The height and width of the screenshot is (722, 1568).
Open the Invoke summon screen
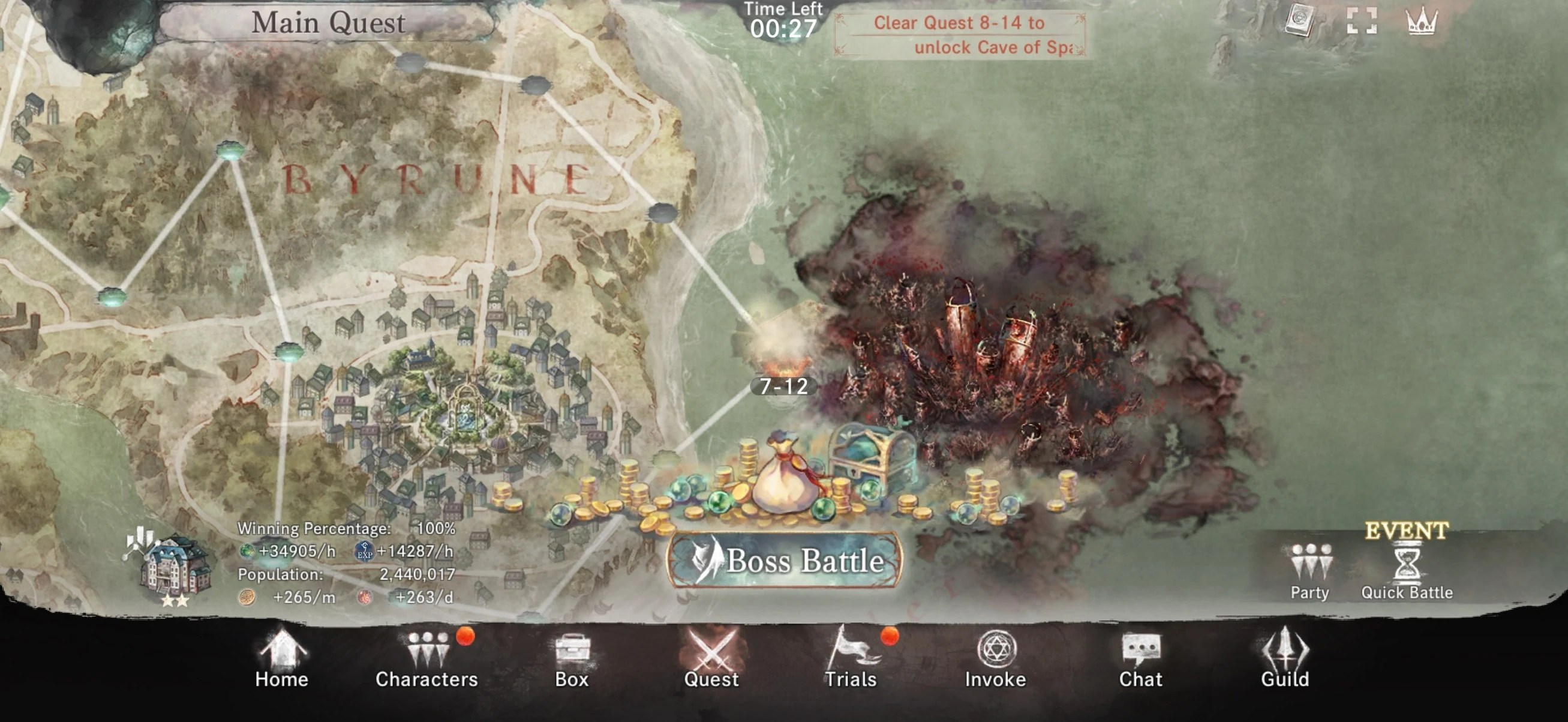pos(995,660)
